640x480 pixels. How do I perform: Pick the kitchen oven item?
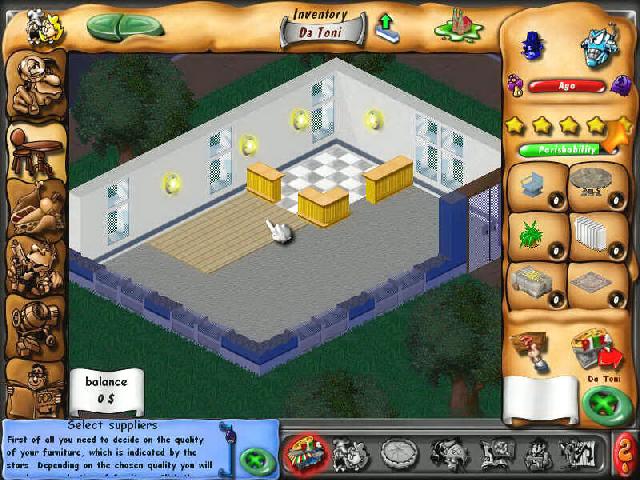(x=534, y=283)
